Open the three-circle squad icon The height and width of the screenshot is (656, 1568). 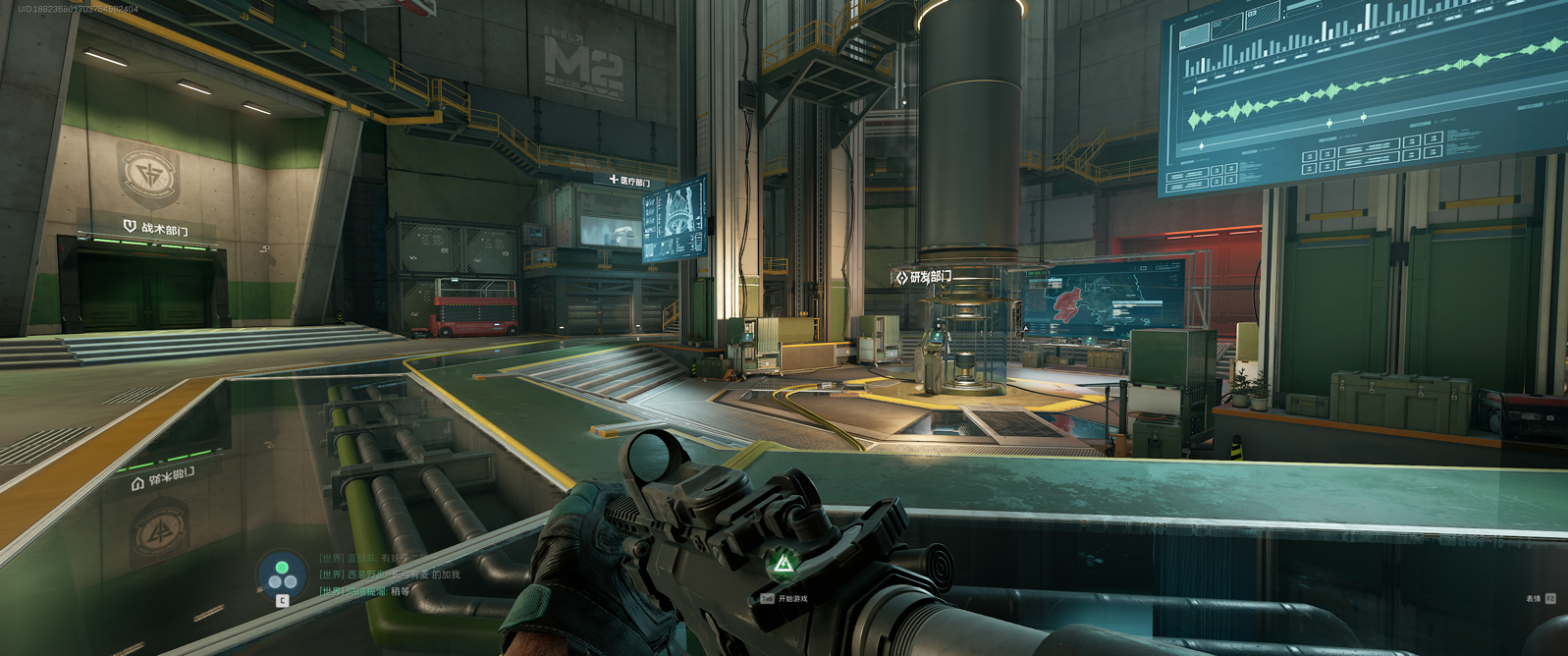(282, 574)
